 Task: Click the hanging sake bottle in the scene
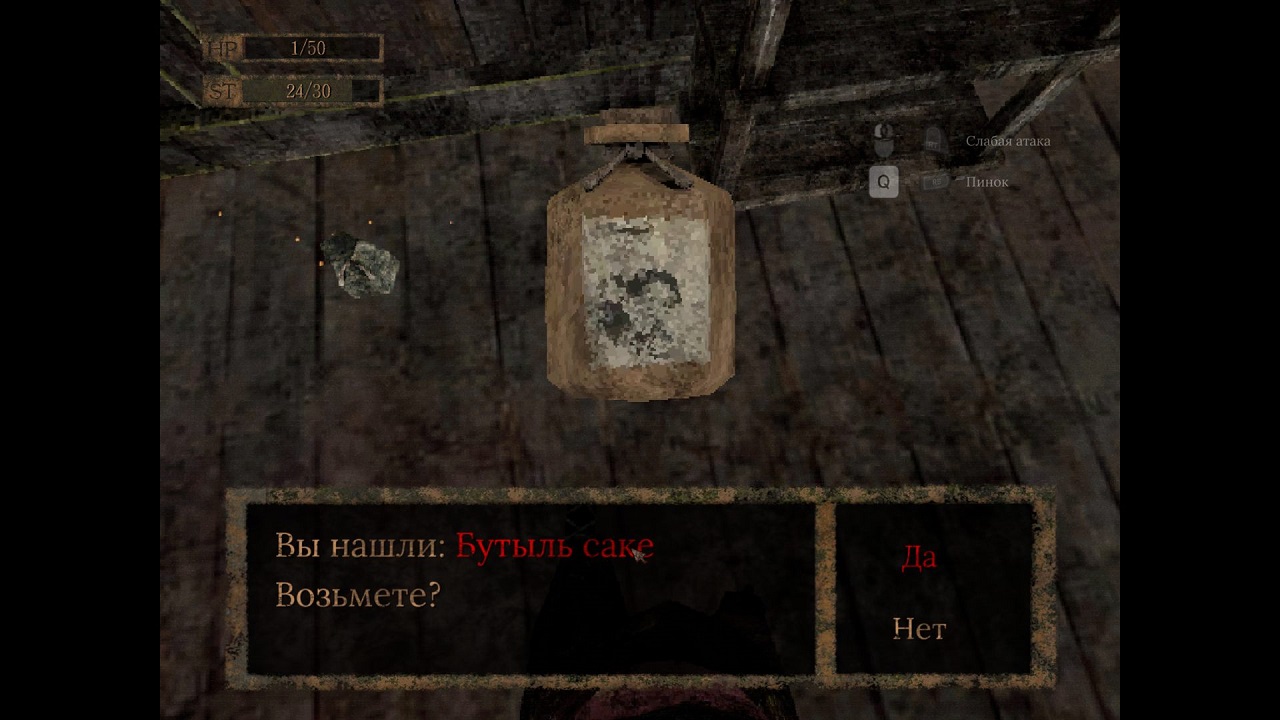[637, 280]
